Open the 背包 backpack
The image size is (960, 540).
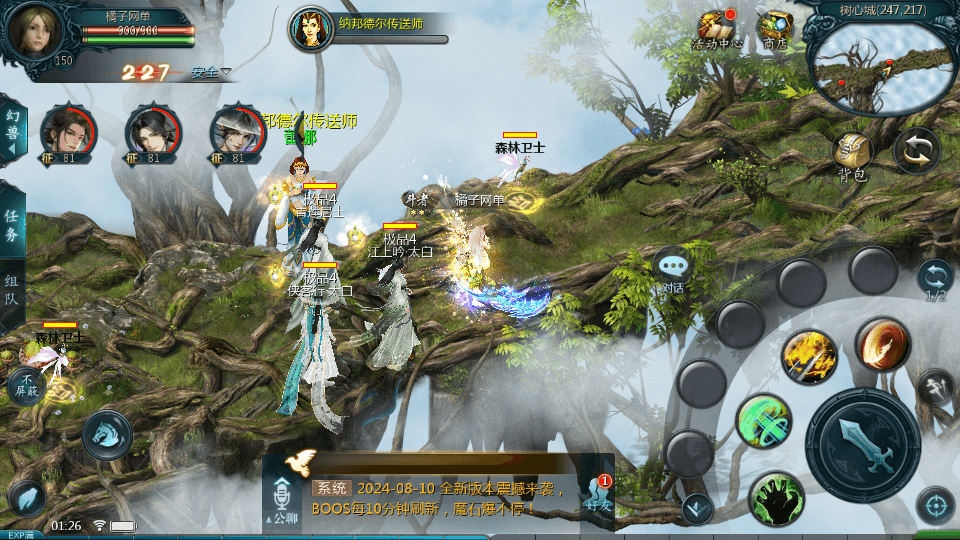[852, 153]
